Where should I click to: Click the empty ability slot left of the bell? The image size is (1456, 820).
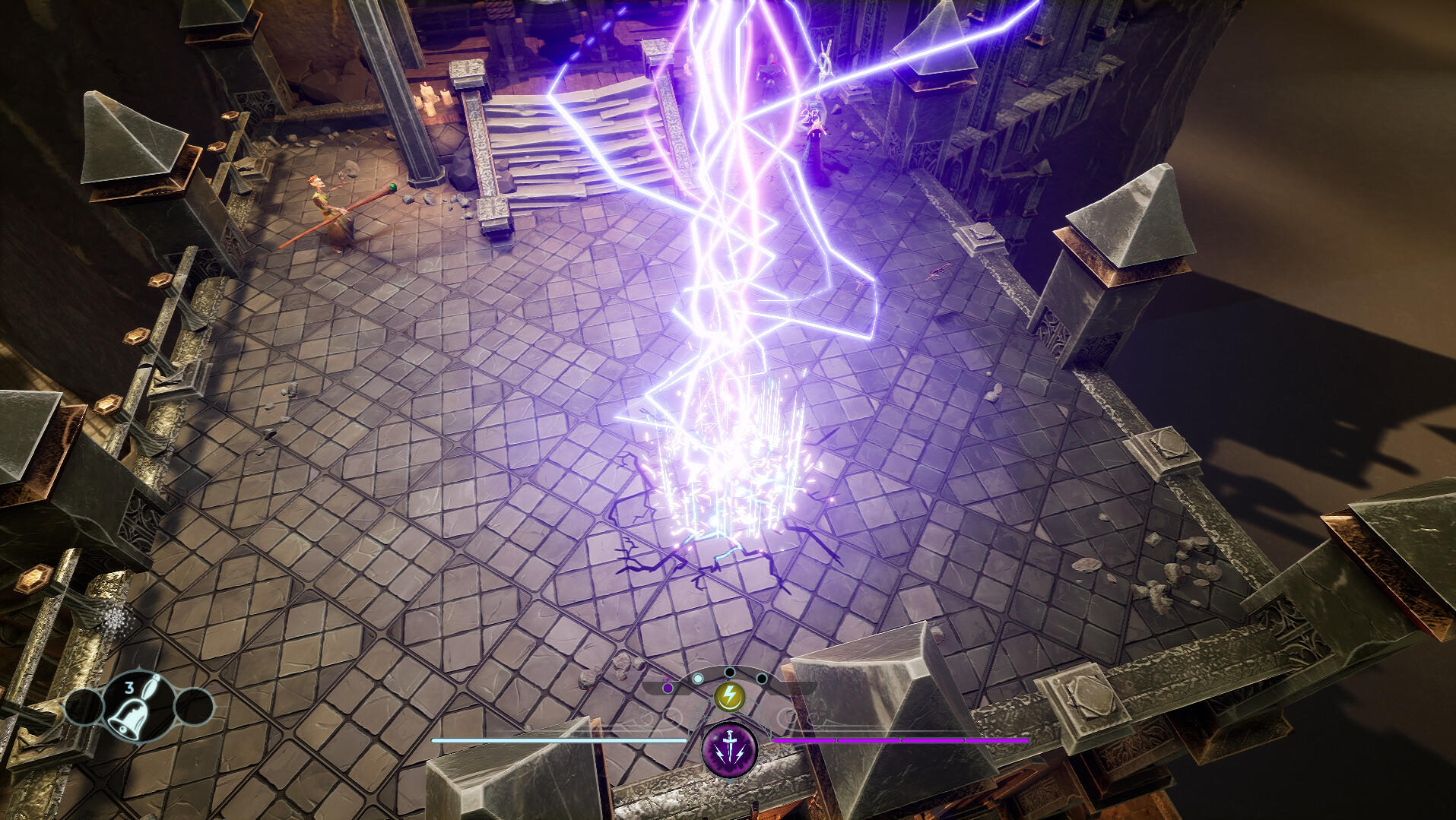(84, 707)
